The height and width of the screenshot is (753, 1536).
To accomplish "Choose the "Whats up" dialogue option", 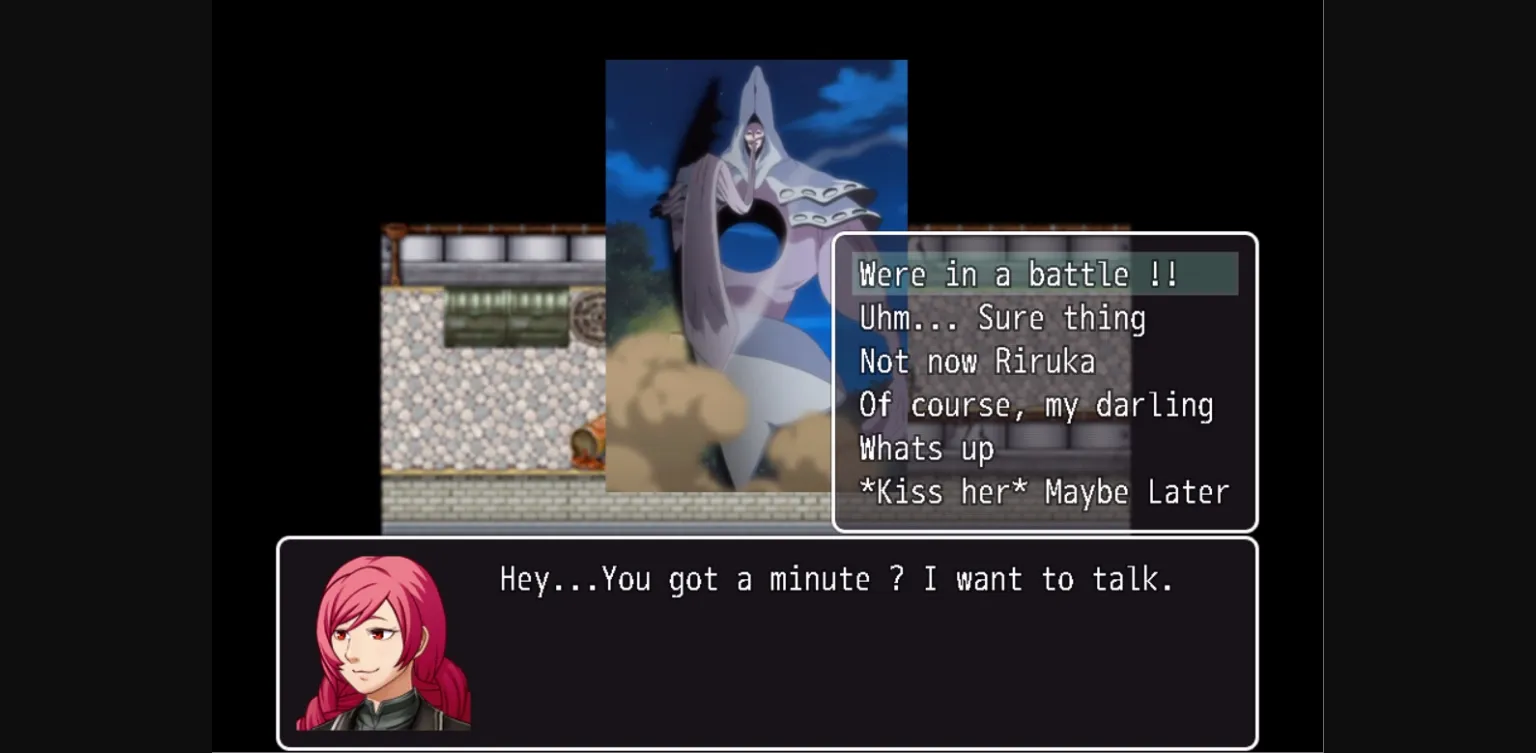I will [927, 449].
